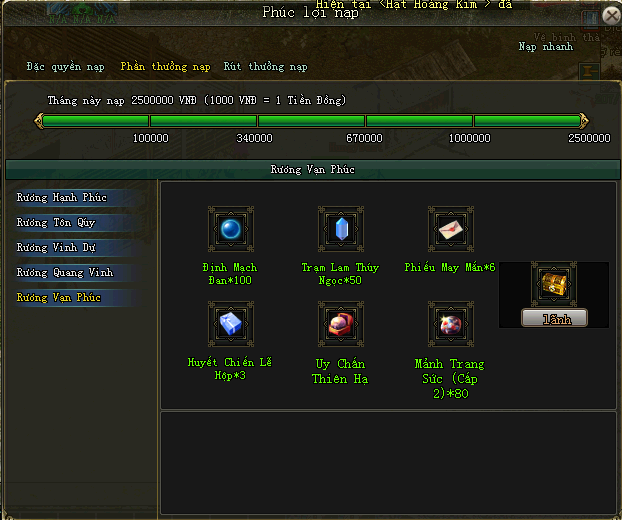Inspect the Huyết Chiến Lễ Hộp gift box
Image resolution: width=622 pixels, height=520 pixels.
(x=231, y=324)
